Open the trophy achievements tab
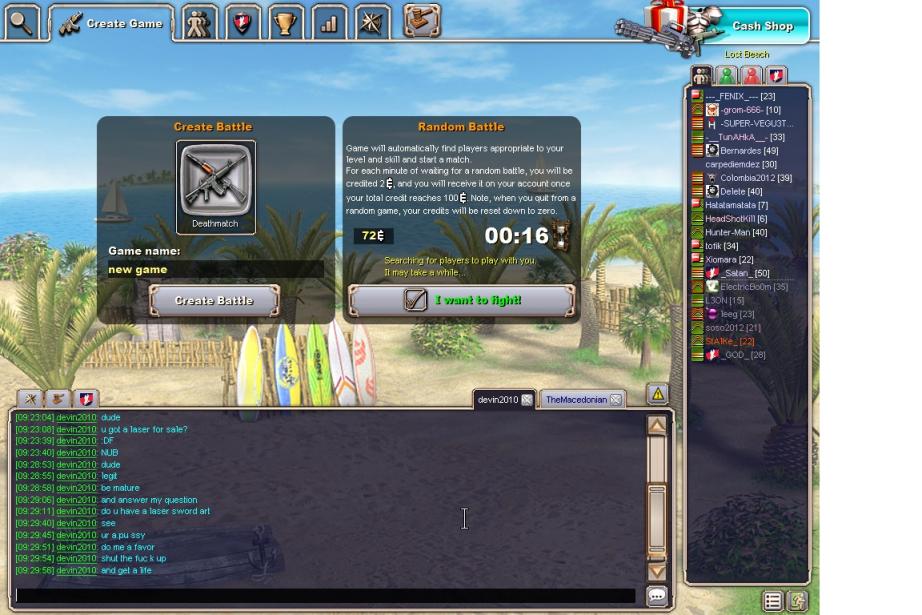The height and width of the screenshot is (615, 922). [285, 22]
